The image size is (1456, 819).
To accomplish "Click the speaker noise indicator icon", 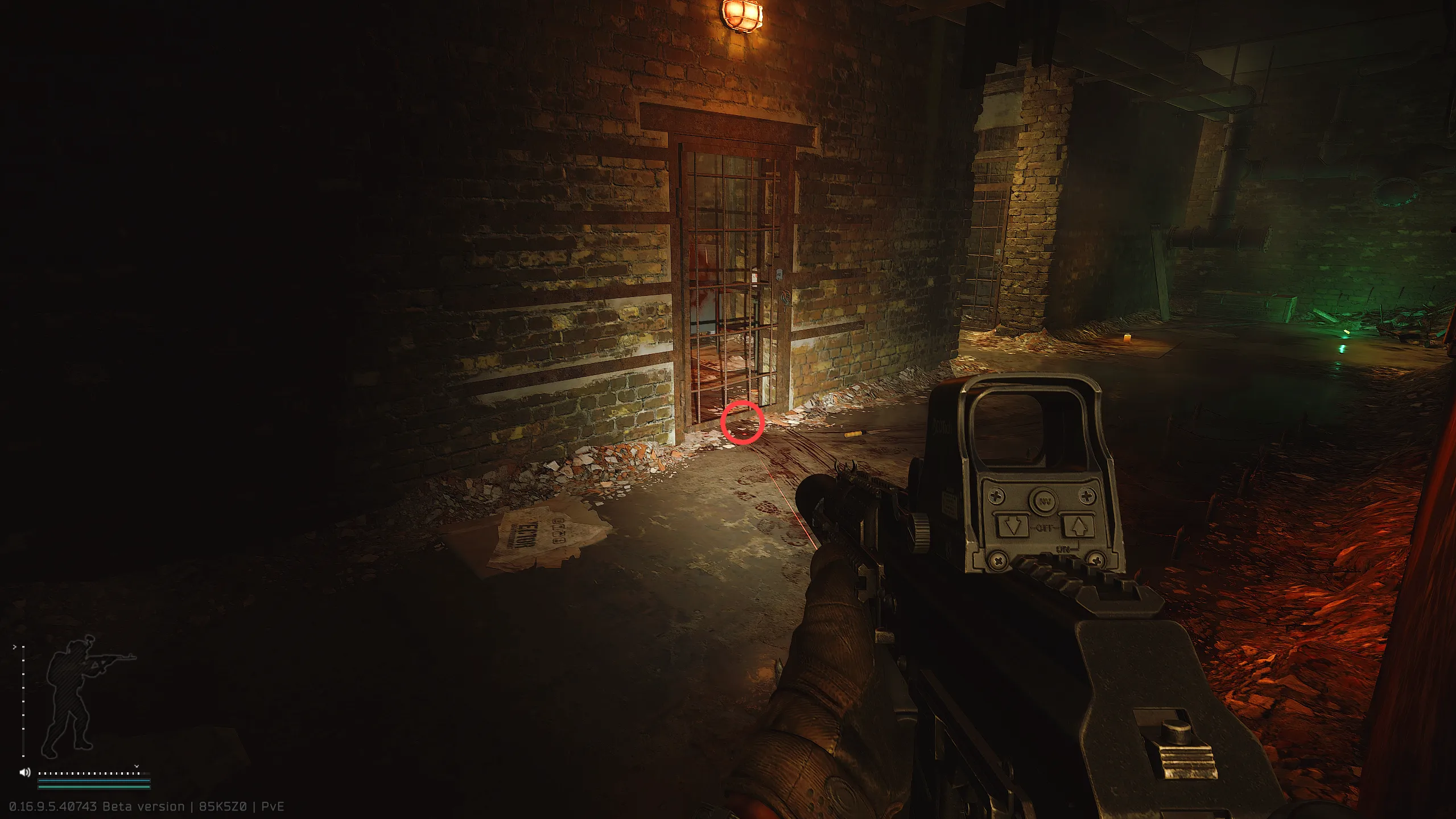I will [x=25, y=772].
